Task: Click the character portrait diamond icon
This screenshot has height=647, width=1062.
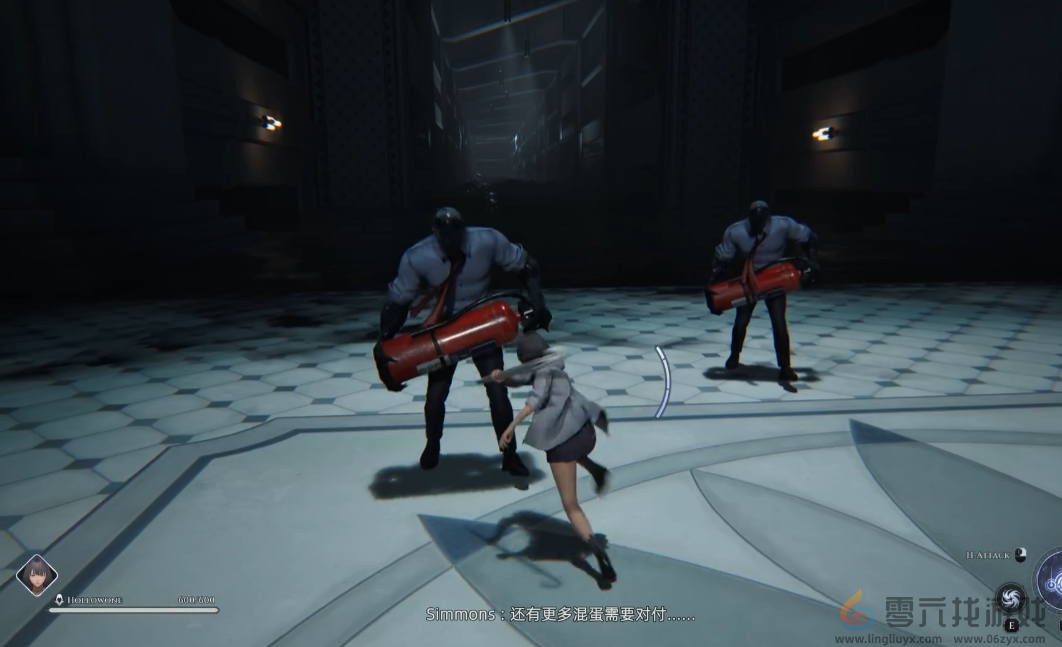Action: 37,575
